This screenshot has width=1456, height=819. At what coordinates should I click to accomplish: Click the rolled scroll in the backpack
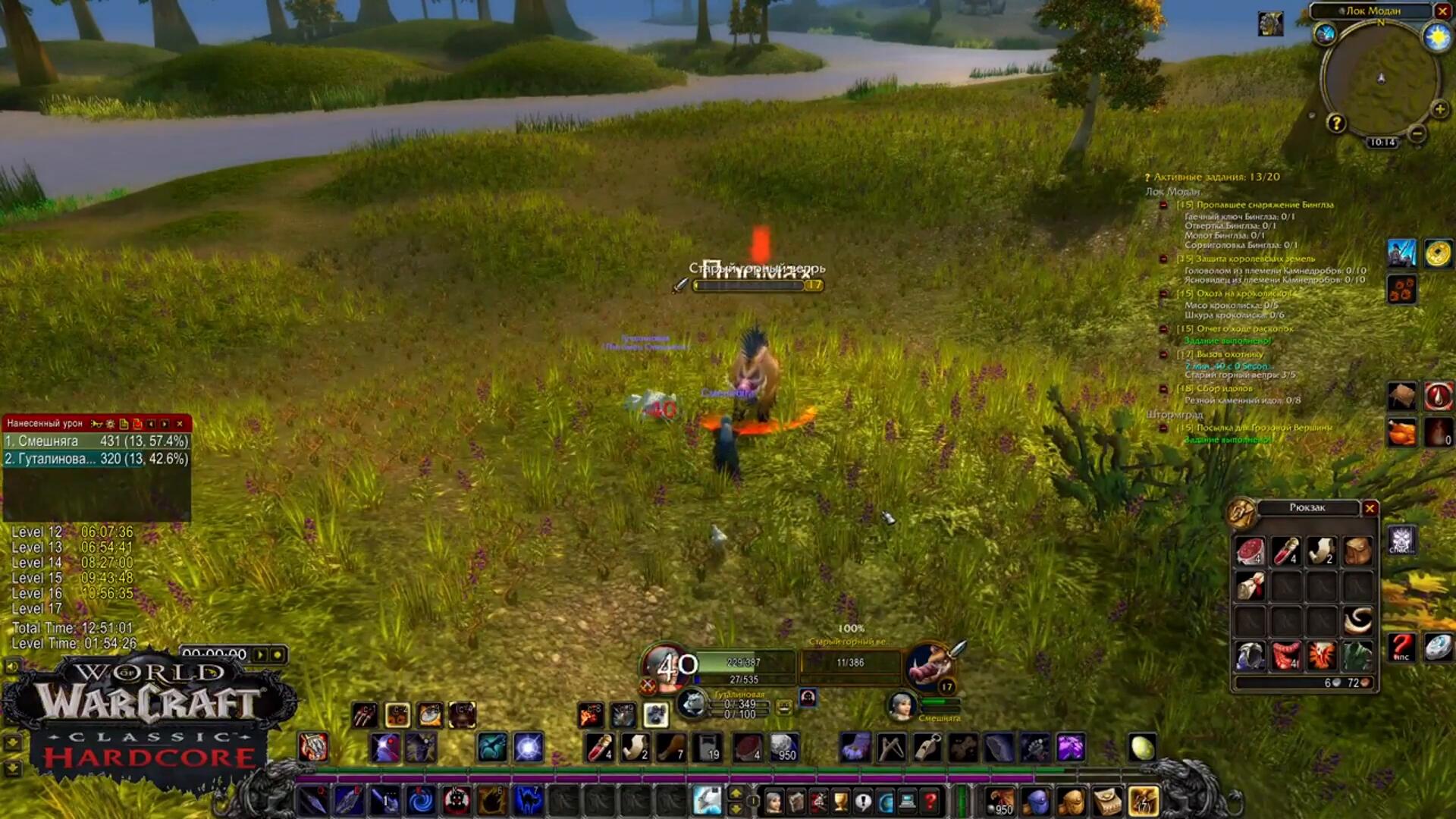click(1249, 586)
